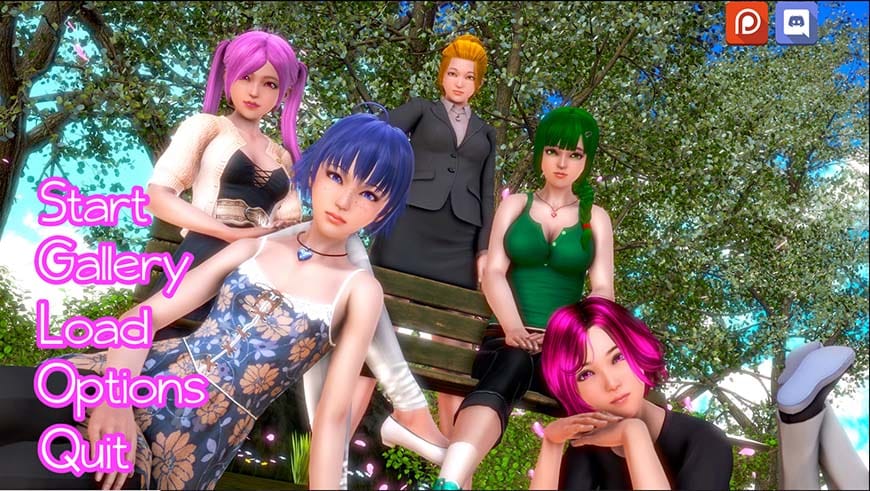This screenshot has width=870, height=491.
Task: Open the Gallery menu entry
Action: click(114, 266)
